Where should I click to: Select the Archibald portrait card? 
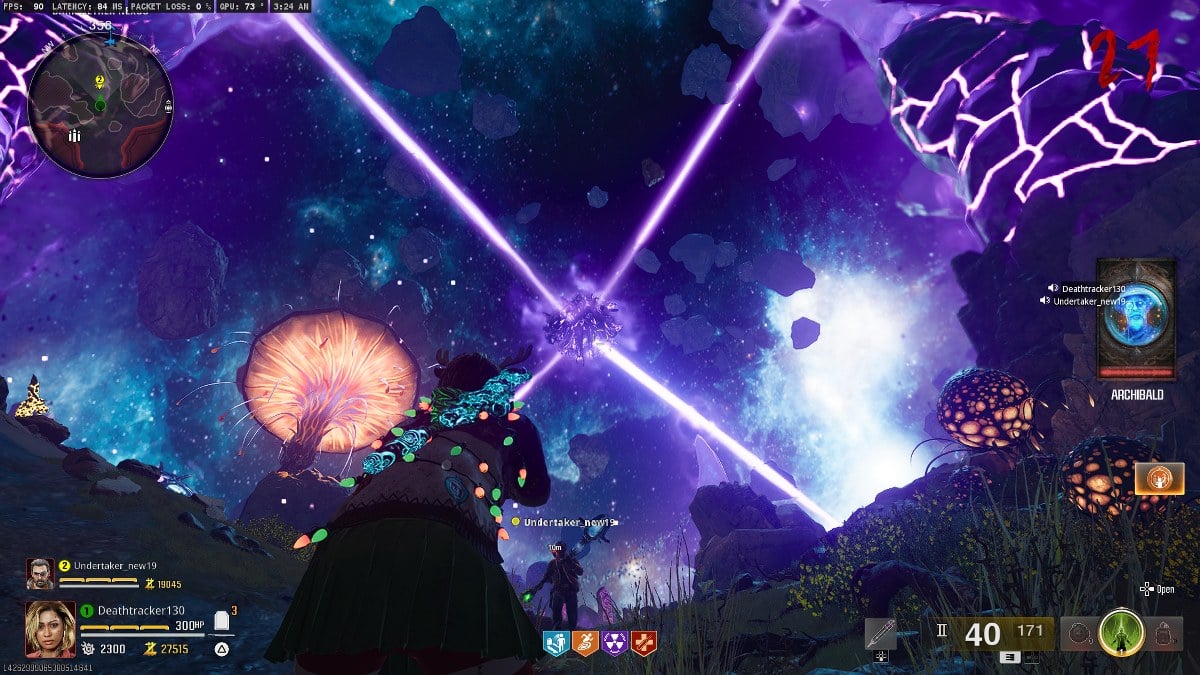point(1135,318)
